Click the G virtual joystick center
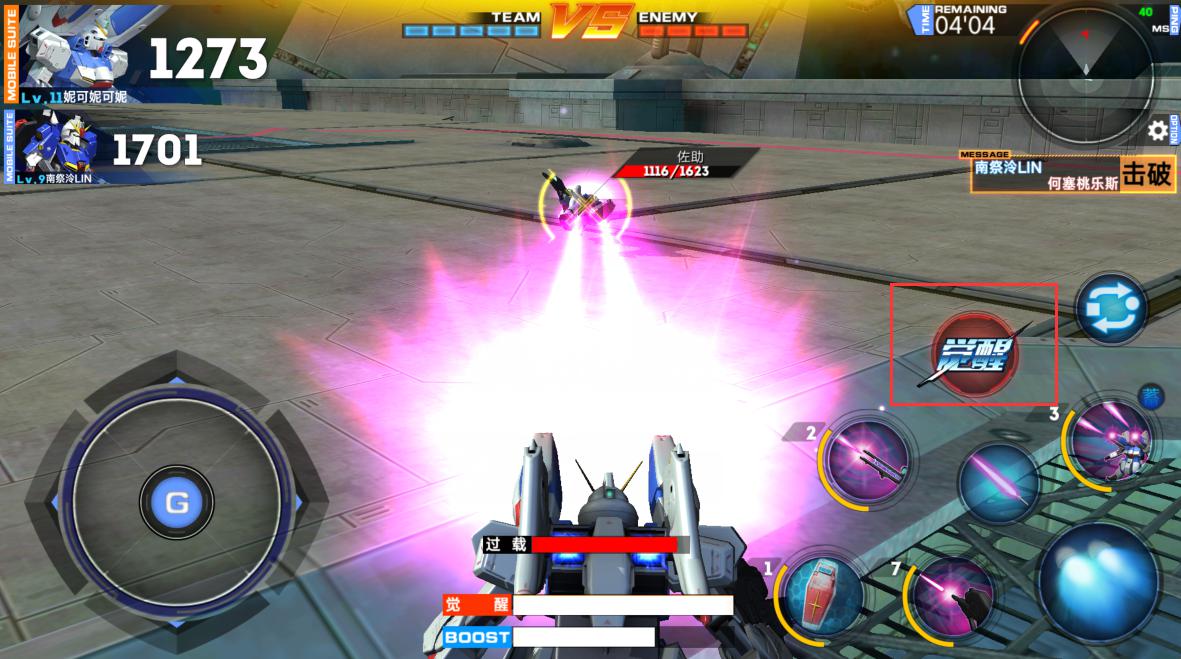Image resolution: width=1181 pixels, height=659 pixels. [177, 503]
